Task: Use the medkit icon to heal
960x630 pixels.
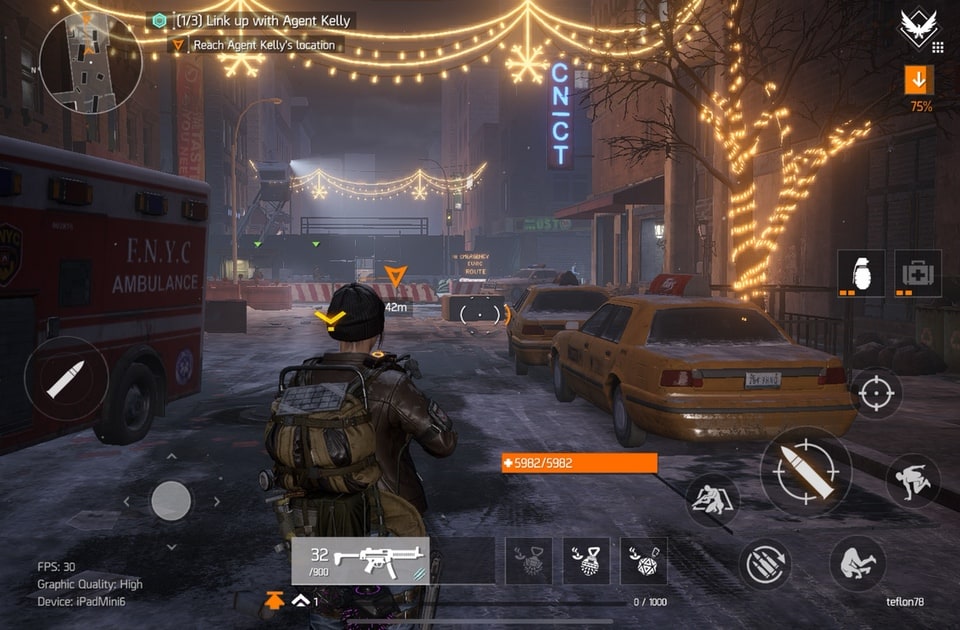Action: [x=917, y=273]
